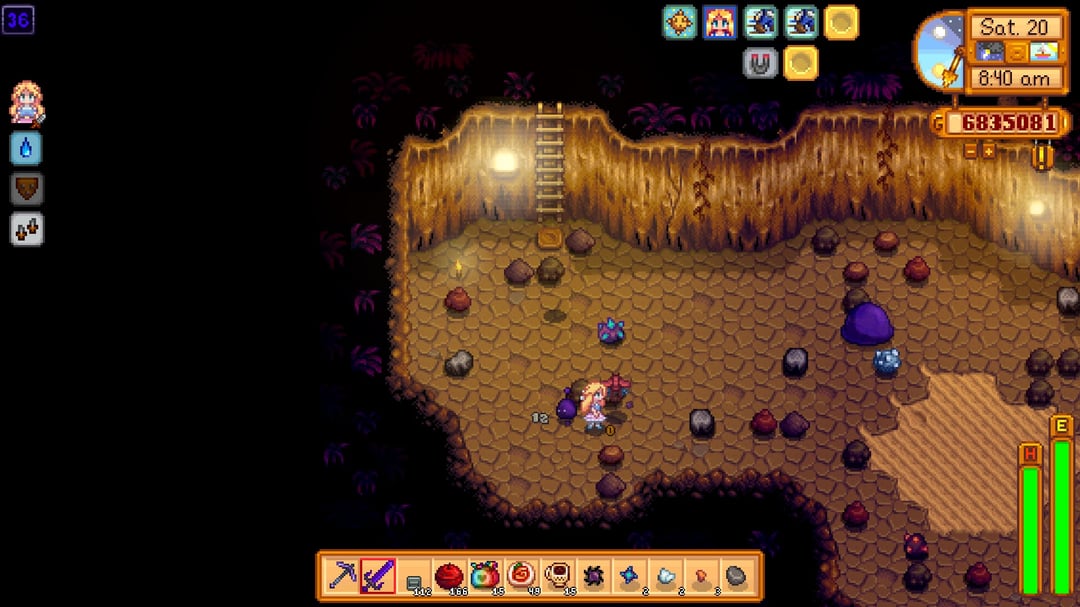Select the blue star-shaped item slot

628,576
